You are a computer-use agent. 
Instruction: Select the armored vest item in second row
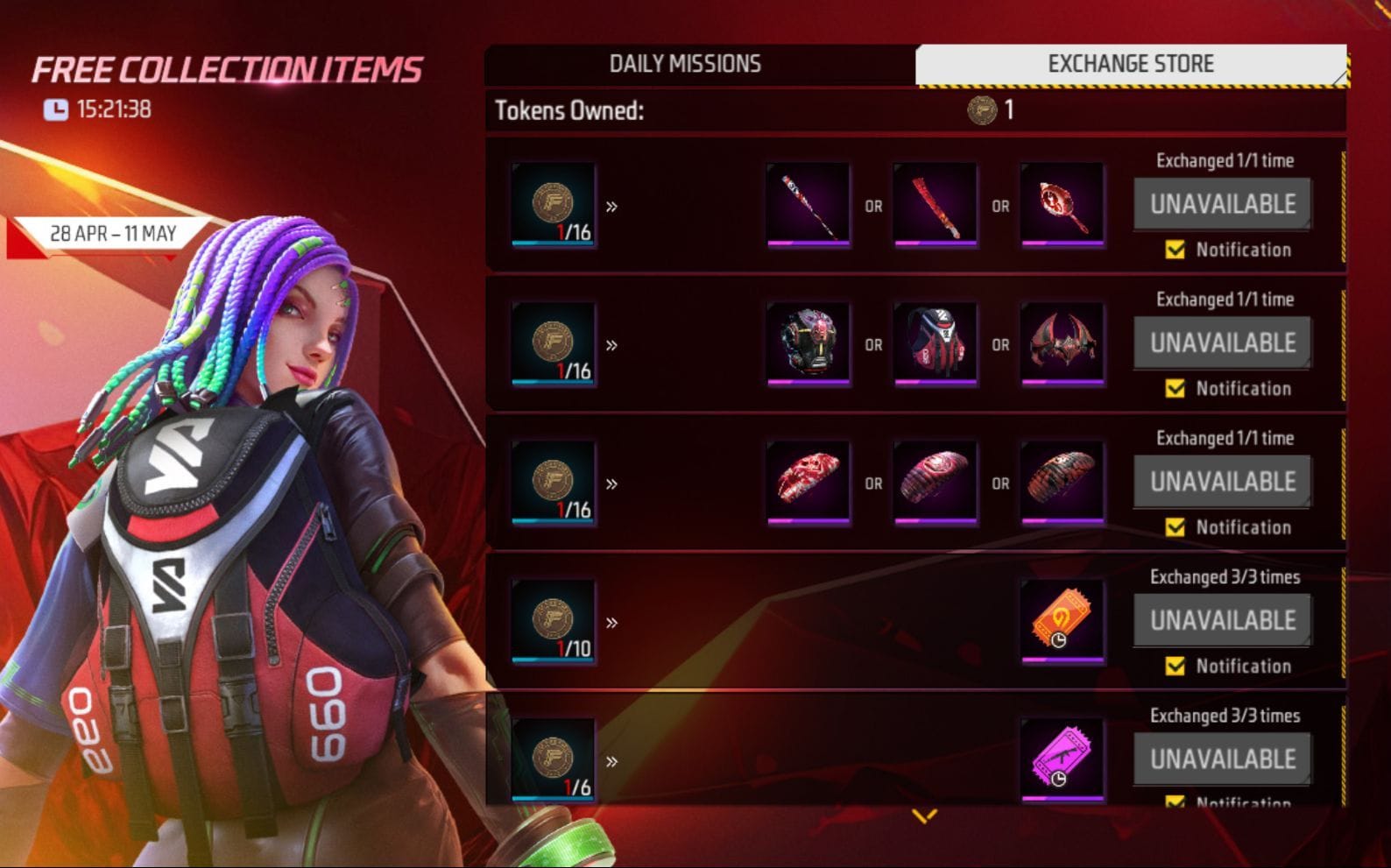808,343
